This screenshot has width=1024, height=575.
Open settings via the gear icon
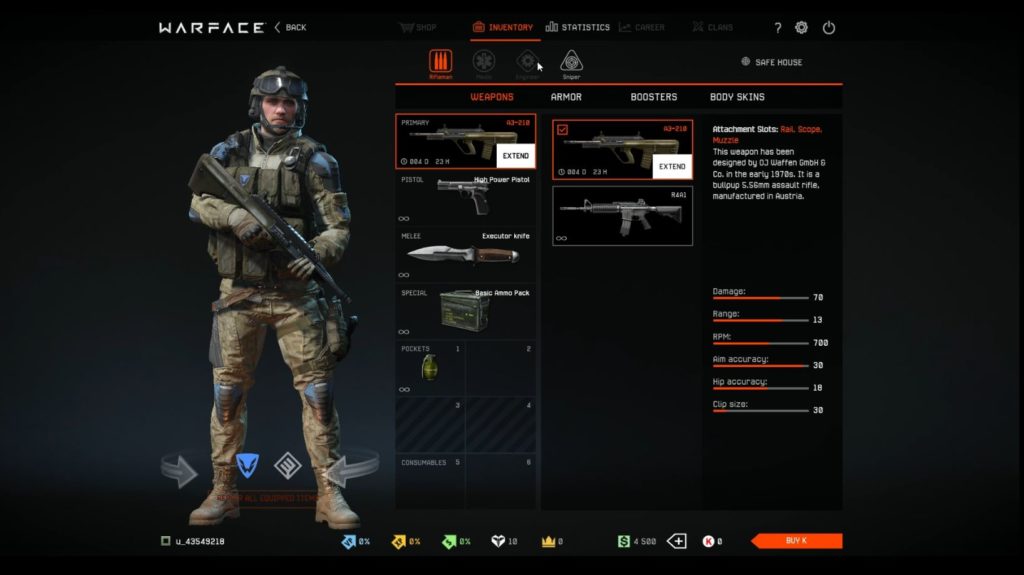tap(801, 27)
